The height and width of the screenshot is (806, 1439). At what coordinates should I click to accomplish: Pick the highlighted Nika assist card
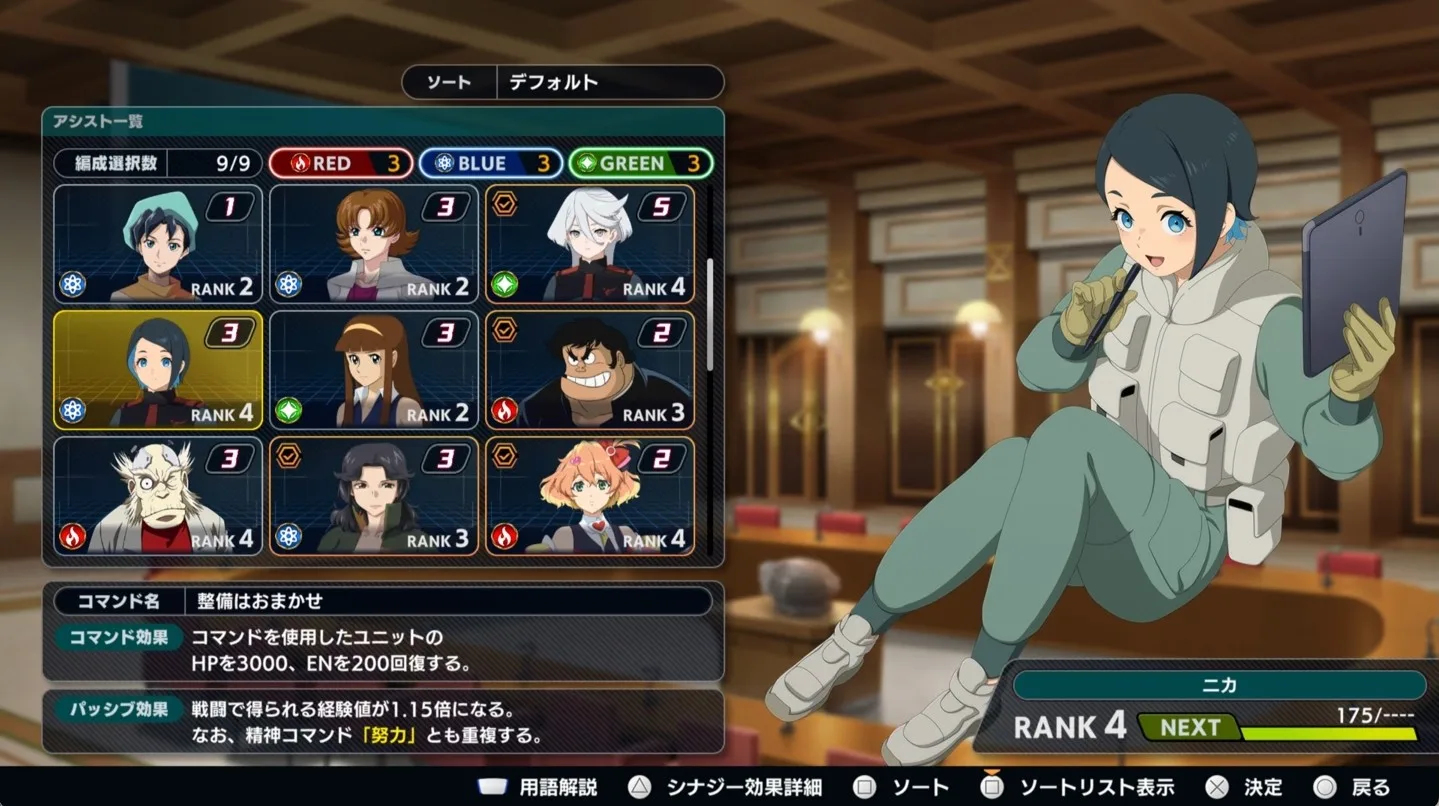[158, 370]
